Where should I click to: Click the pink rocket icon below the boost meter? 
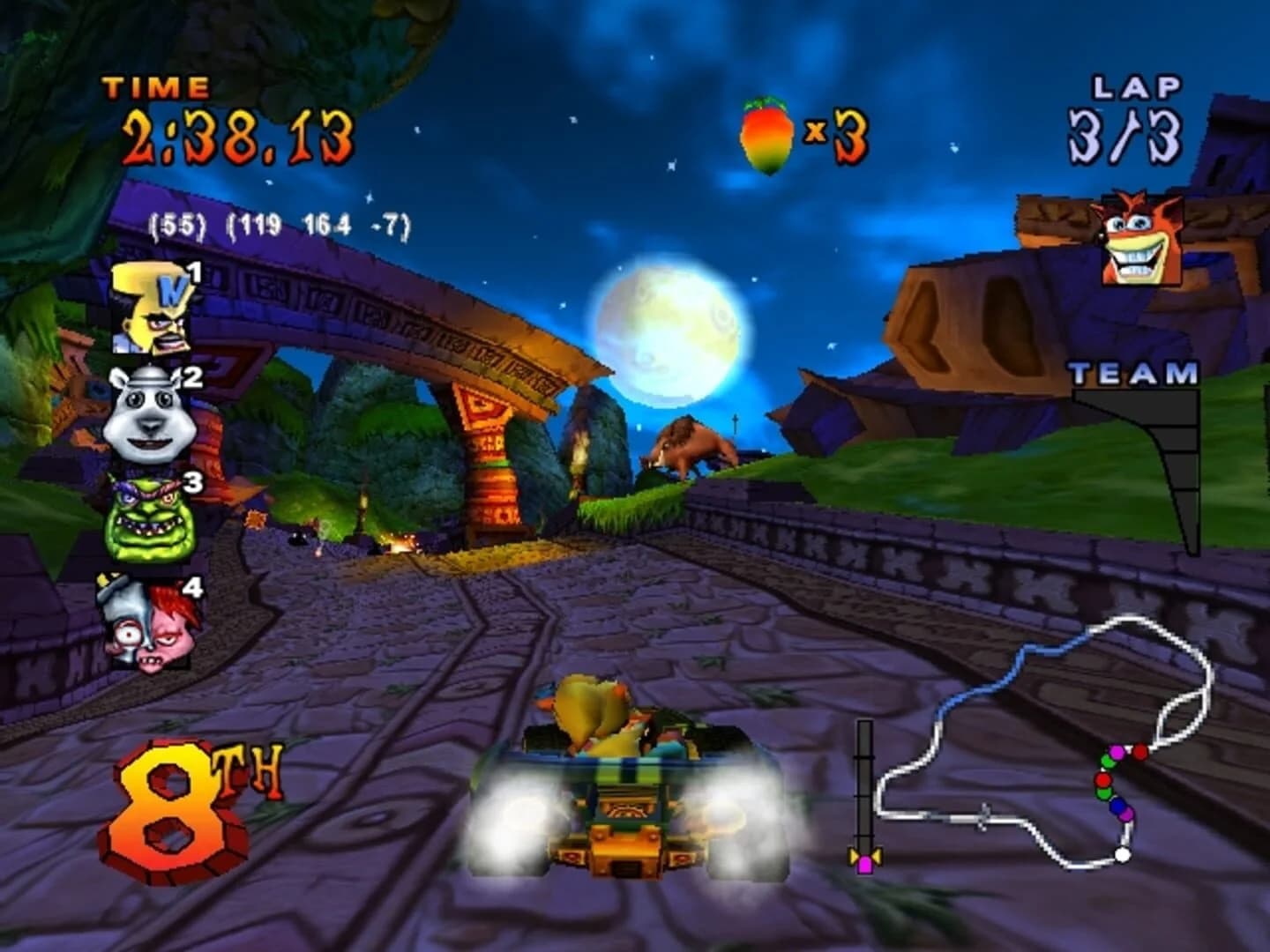pyautogui.click(x=865, y=859)
